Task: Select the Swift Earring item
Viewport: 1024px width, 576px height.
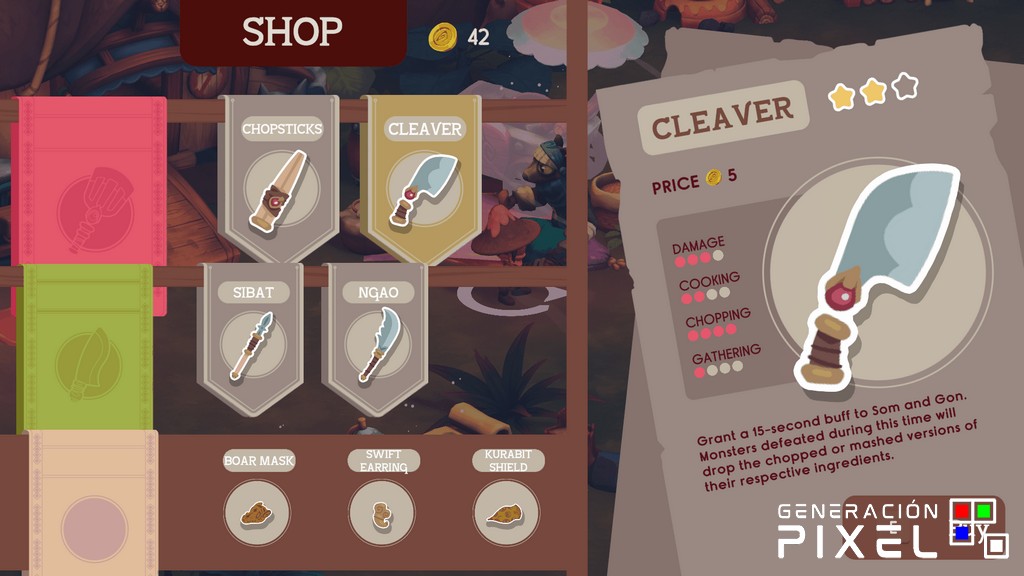Action: click(382, 512)
